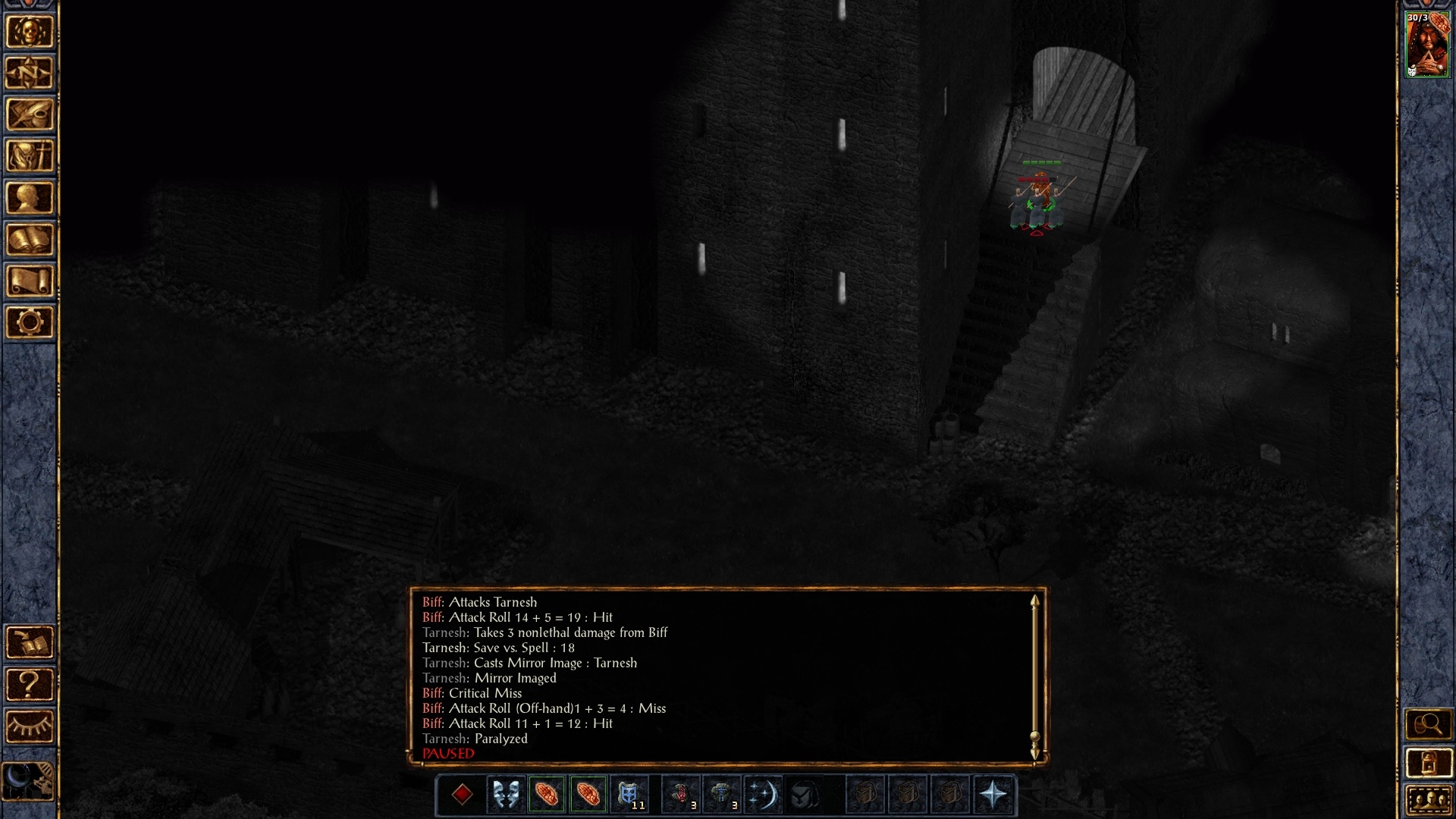Use the blue shield ability with 11 charges
The width and height of the screenshot is (1456, 819).
(x=629, y=795)
